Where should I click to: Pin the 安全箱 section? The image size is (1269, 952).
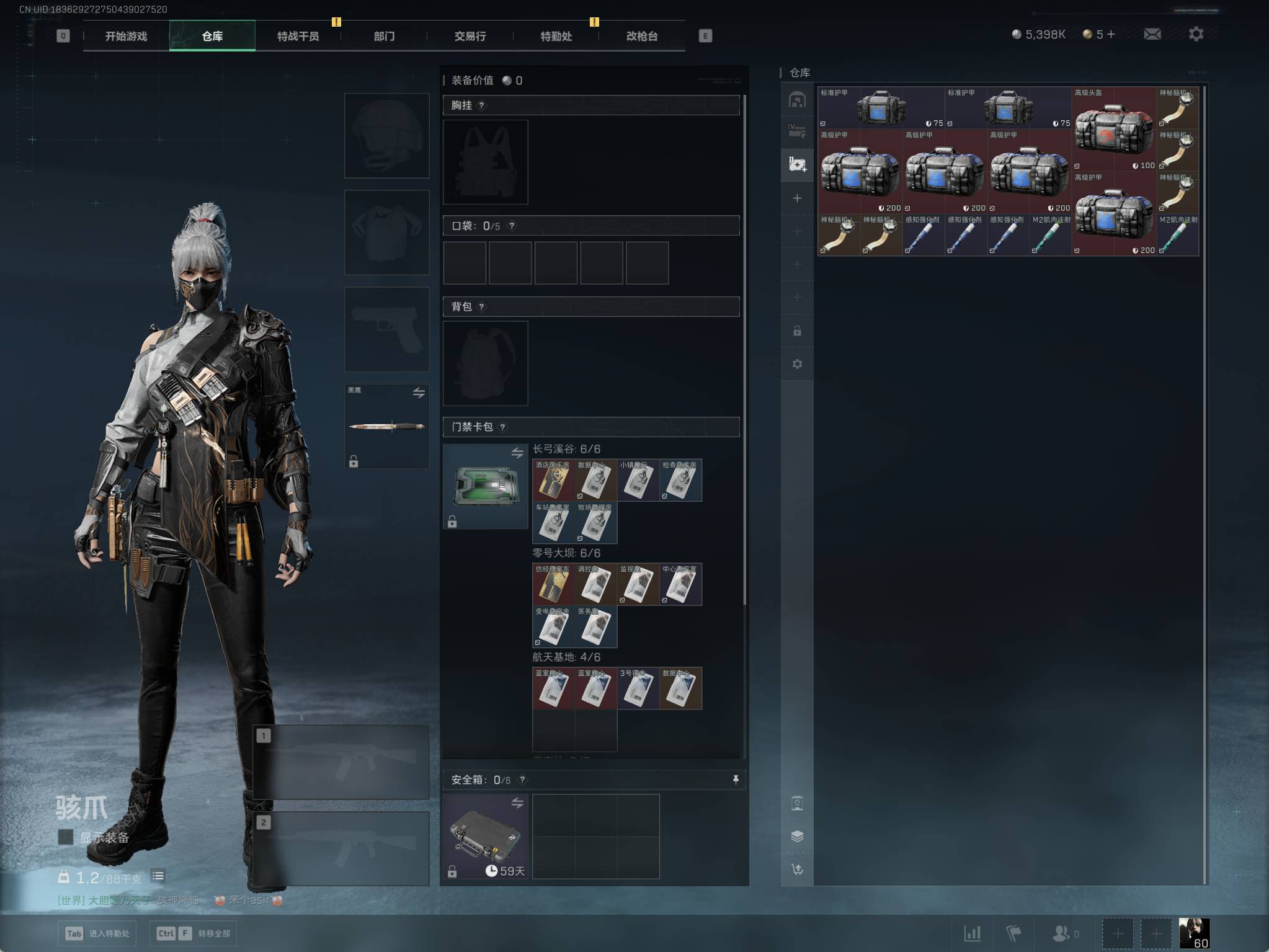click(x=736, y=780)
